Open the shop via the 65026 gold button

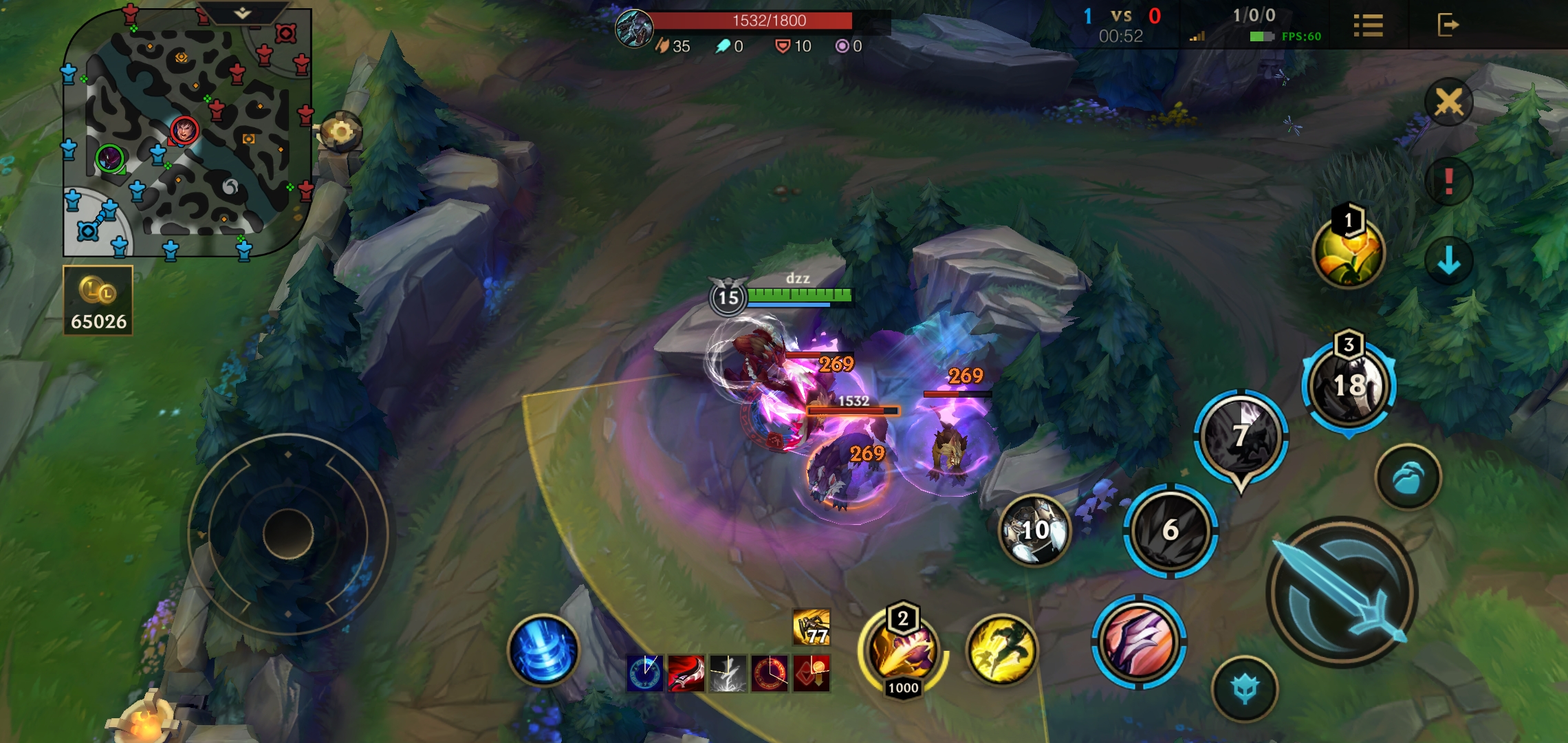98,301
